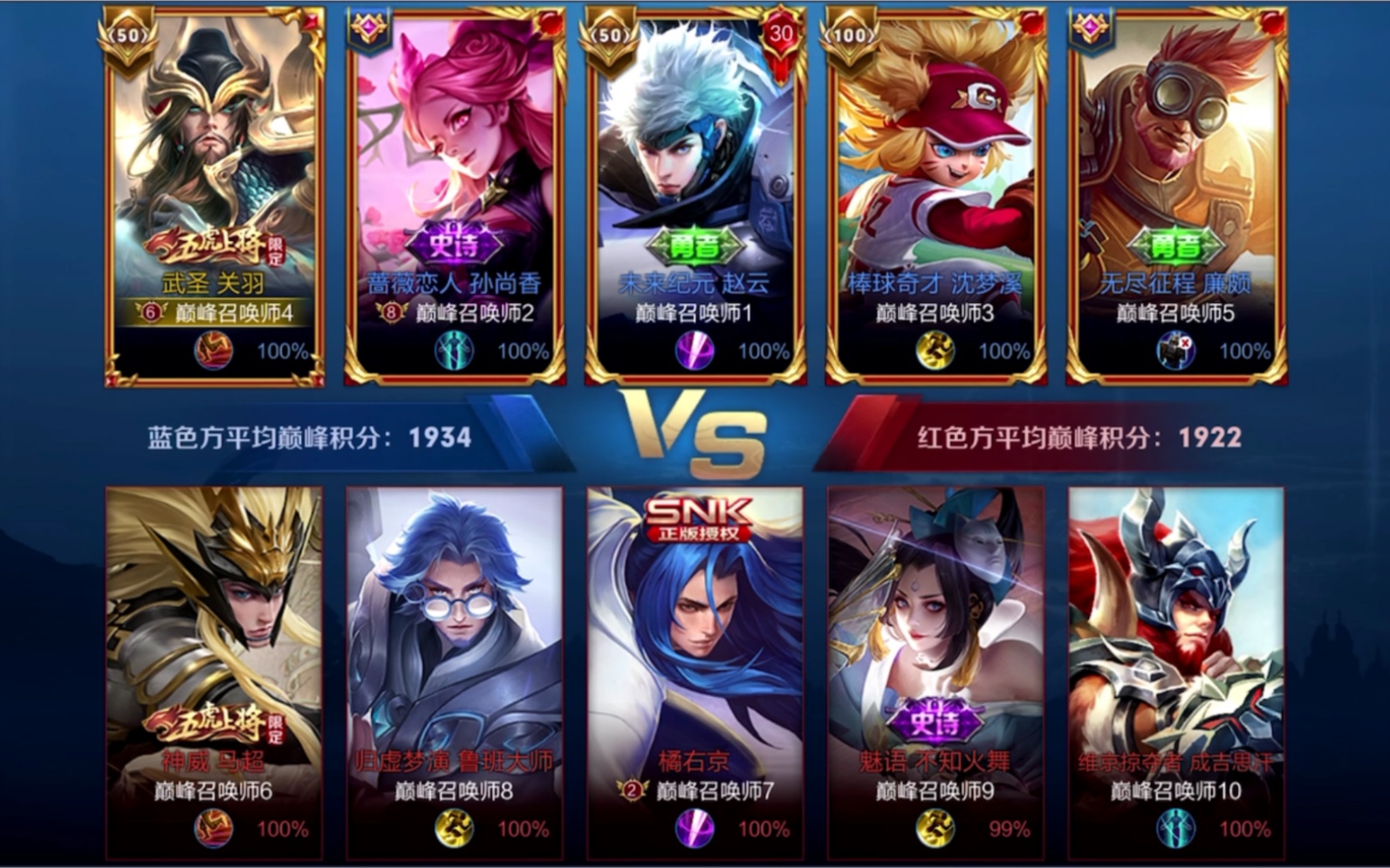Screen dimensions: 1390x868
Task: Click the purple spell icon on 橘右京's card
Action: point(695,828)
